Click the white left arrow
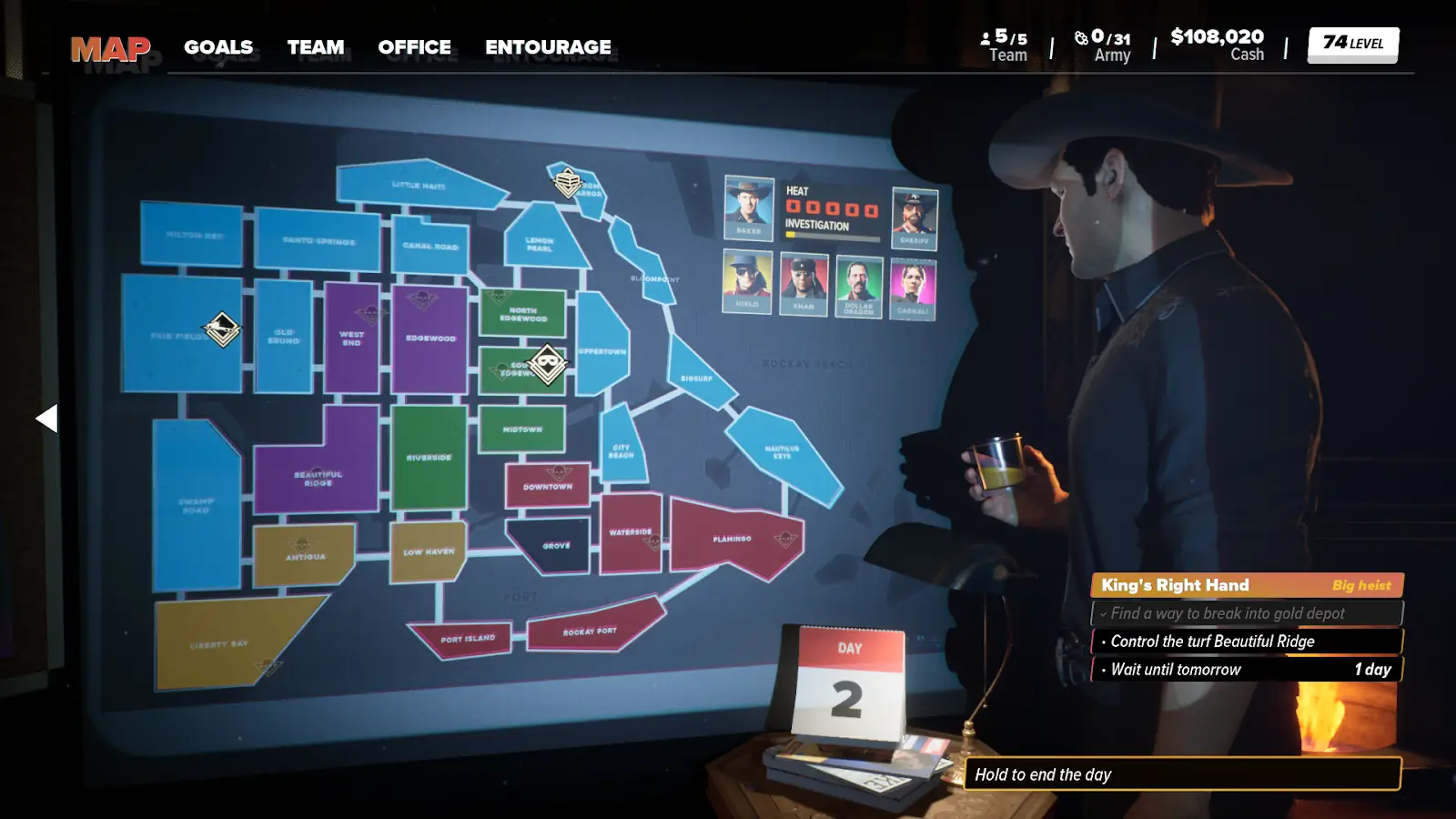Screen dimensions: 1456x819 pyautogui.click(x=46, y=419)
